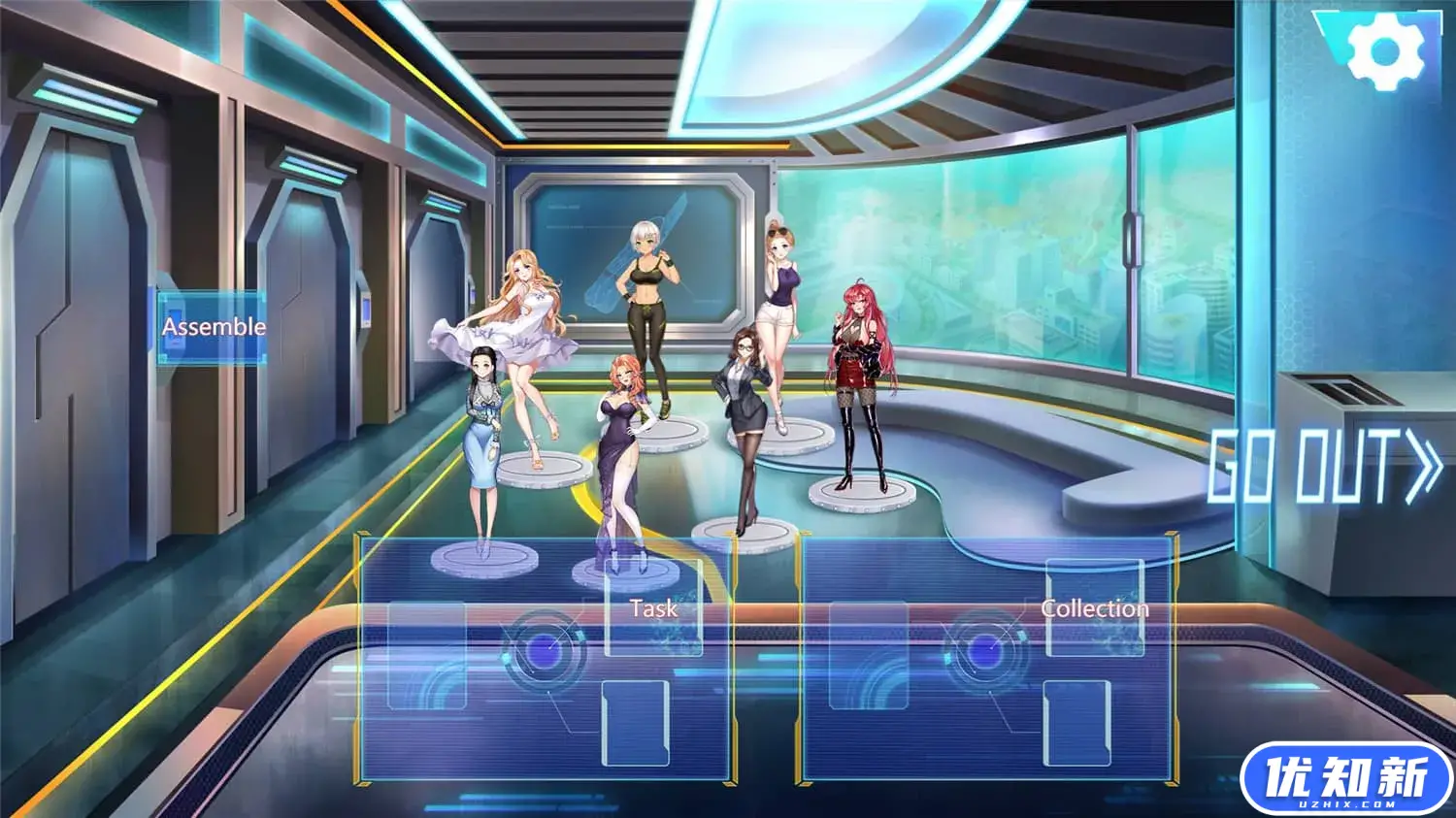Open the Task panel

point(653,608)
